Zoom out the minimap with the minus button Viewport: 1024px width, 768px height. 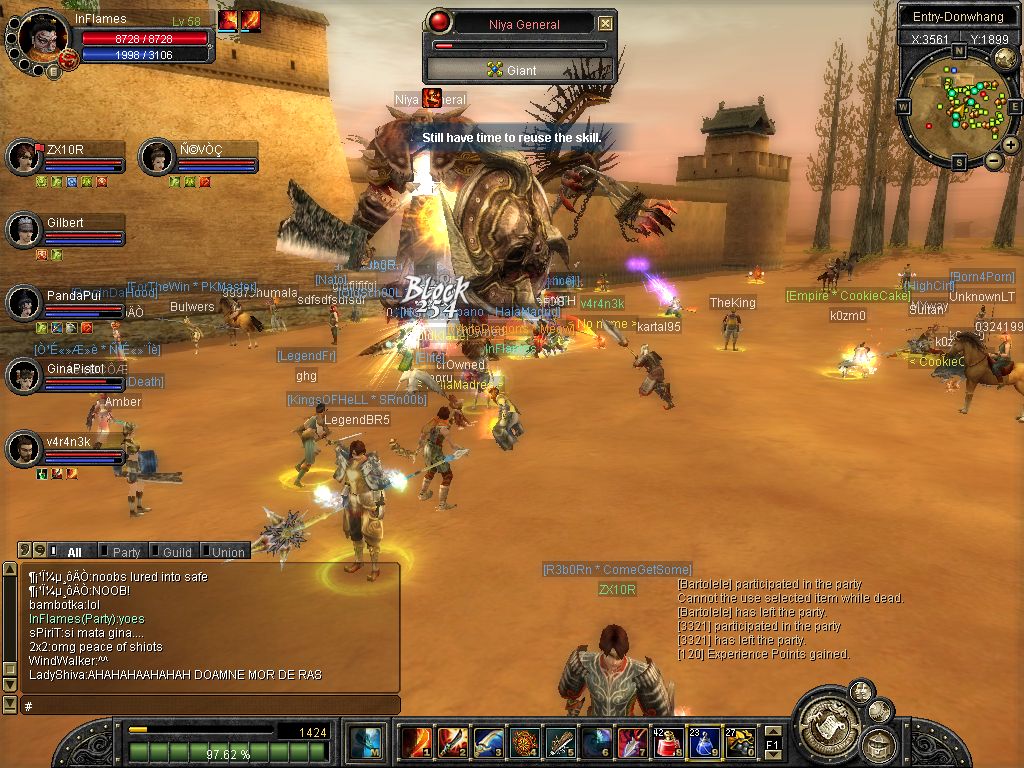point(993,160)
